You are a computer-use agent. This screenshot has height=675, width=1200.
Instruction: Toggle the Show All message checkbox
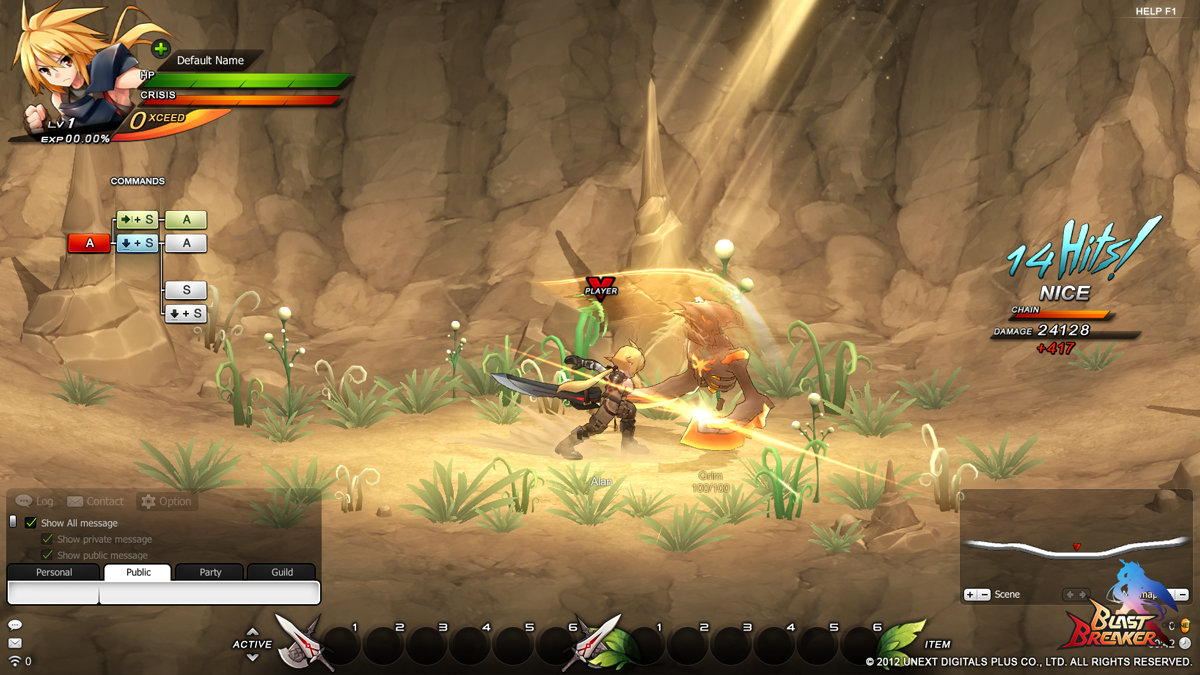(31, 523)
